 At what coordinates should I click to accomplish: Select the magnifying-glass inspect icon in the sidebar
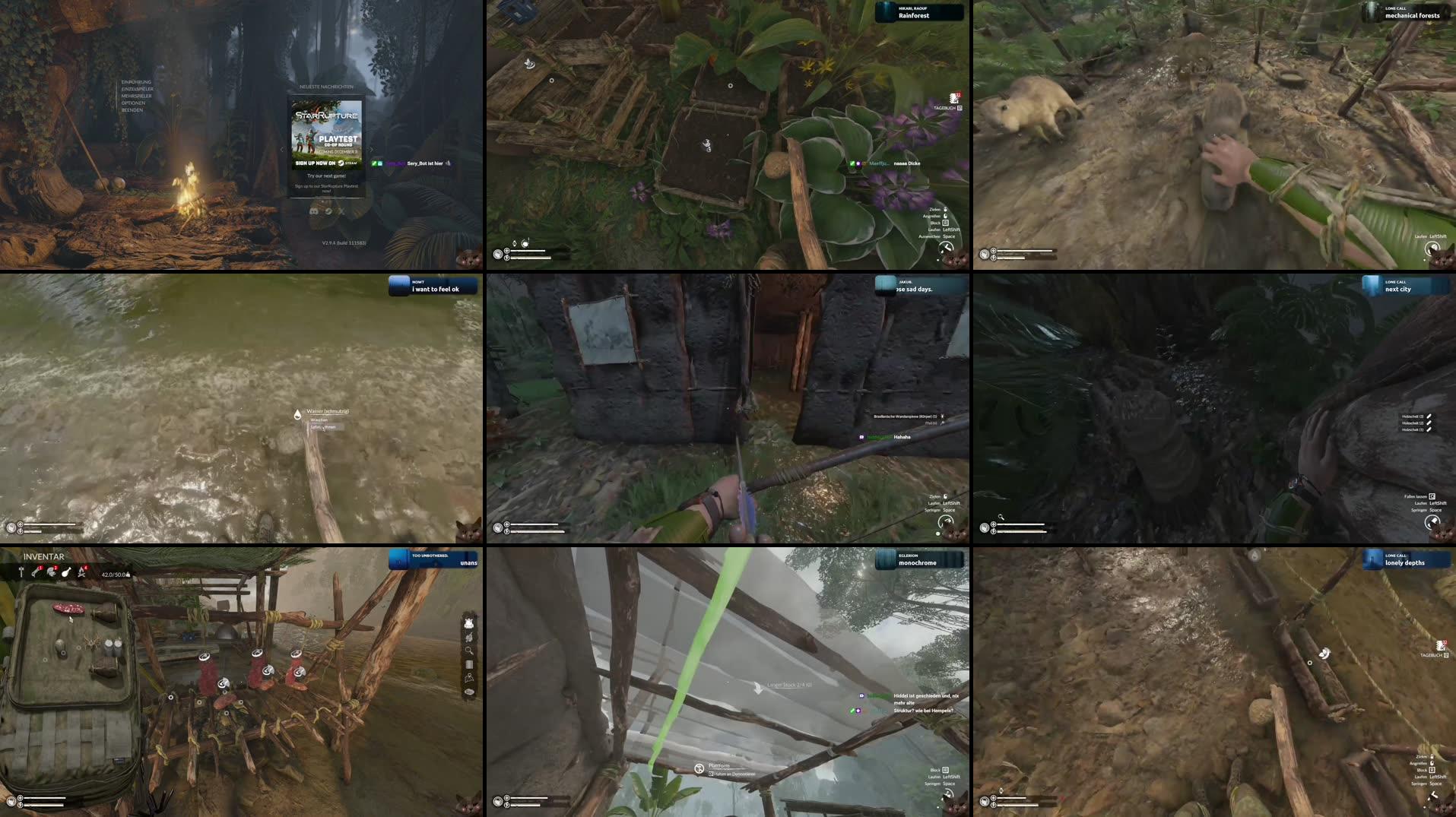tap(468, 650)
